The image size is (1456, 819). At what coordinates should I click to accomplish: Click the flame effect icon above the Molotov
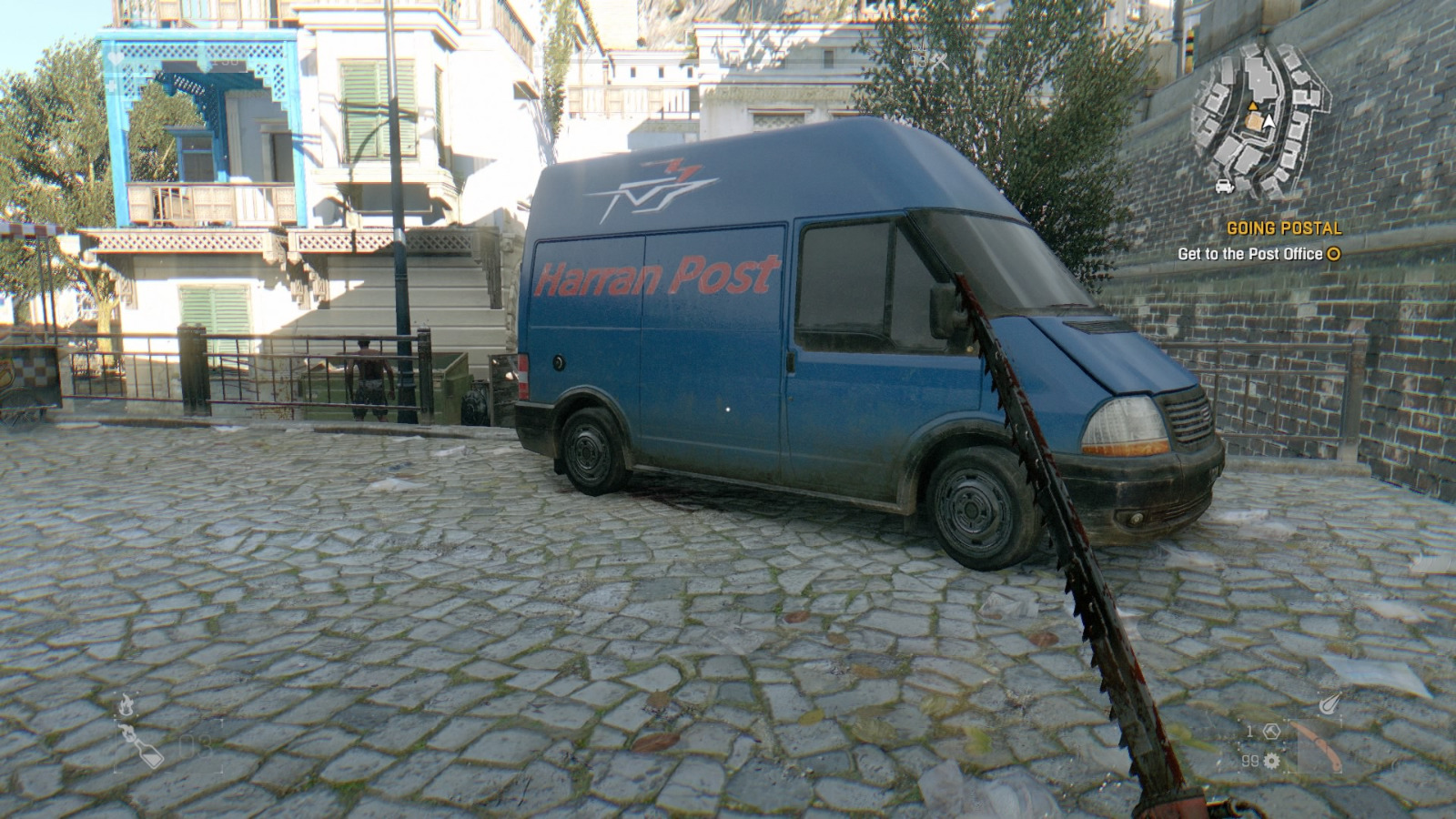(x=126, y=704)
